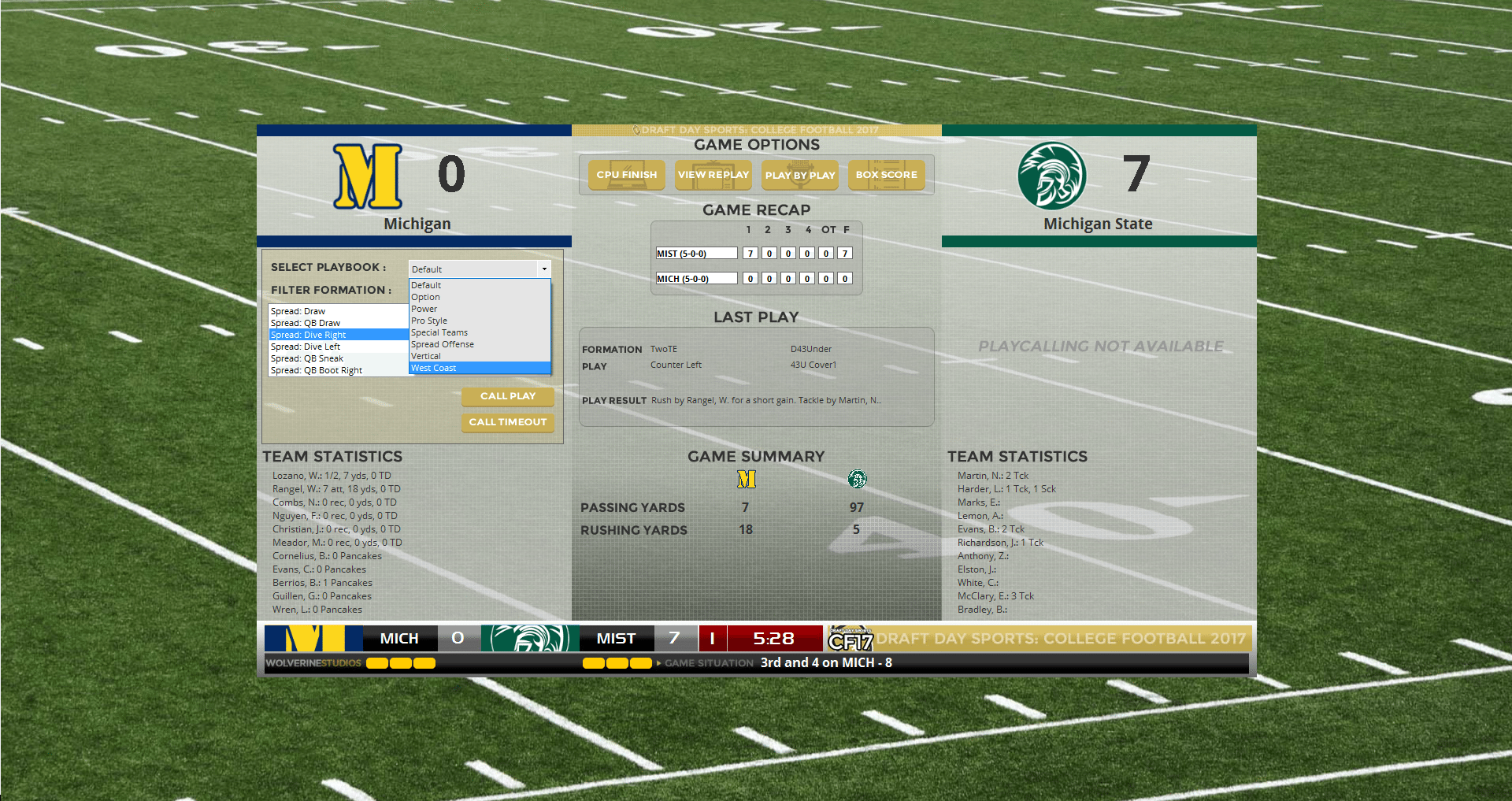This screenshot has height=801, width=1512.
Task: Click the CPU Finish button
Action: (x=626, y=175)
